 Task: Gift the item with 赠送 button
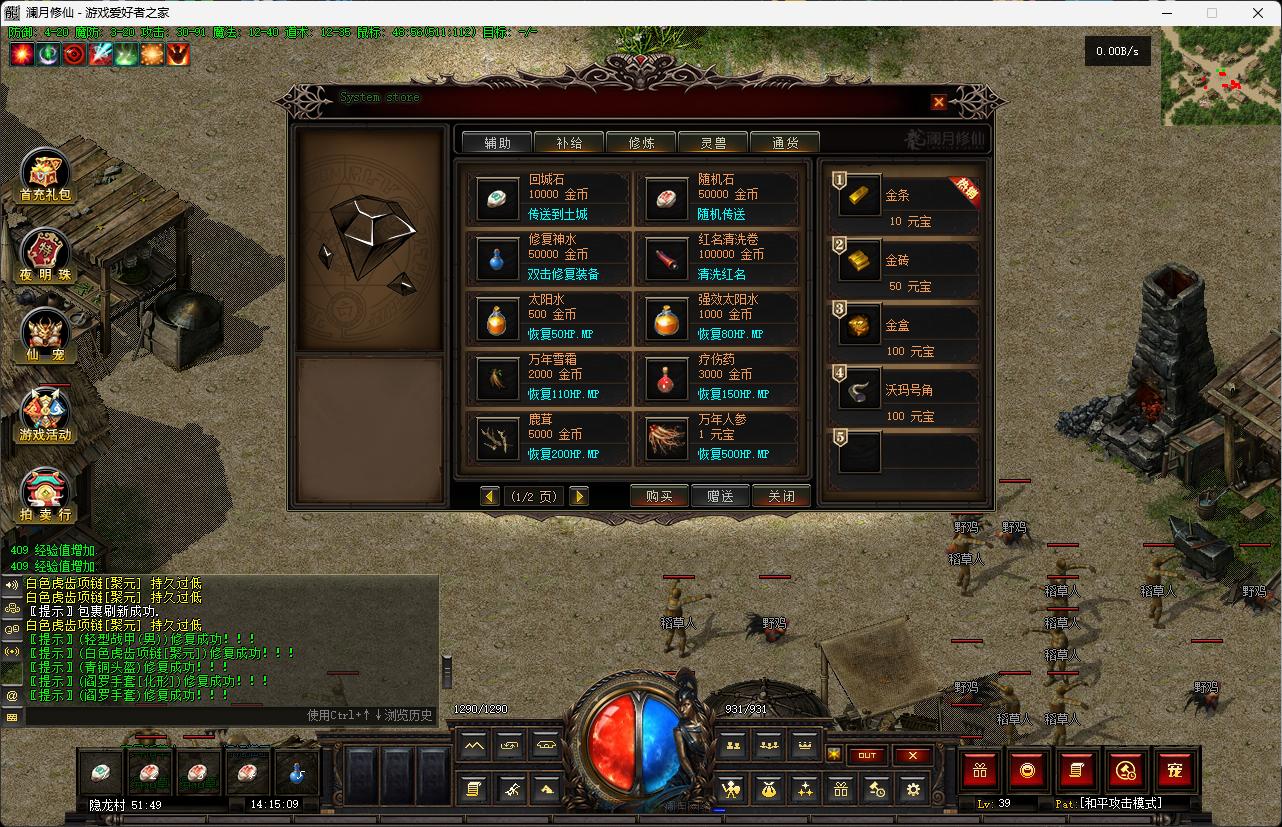click(720, 496)
